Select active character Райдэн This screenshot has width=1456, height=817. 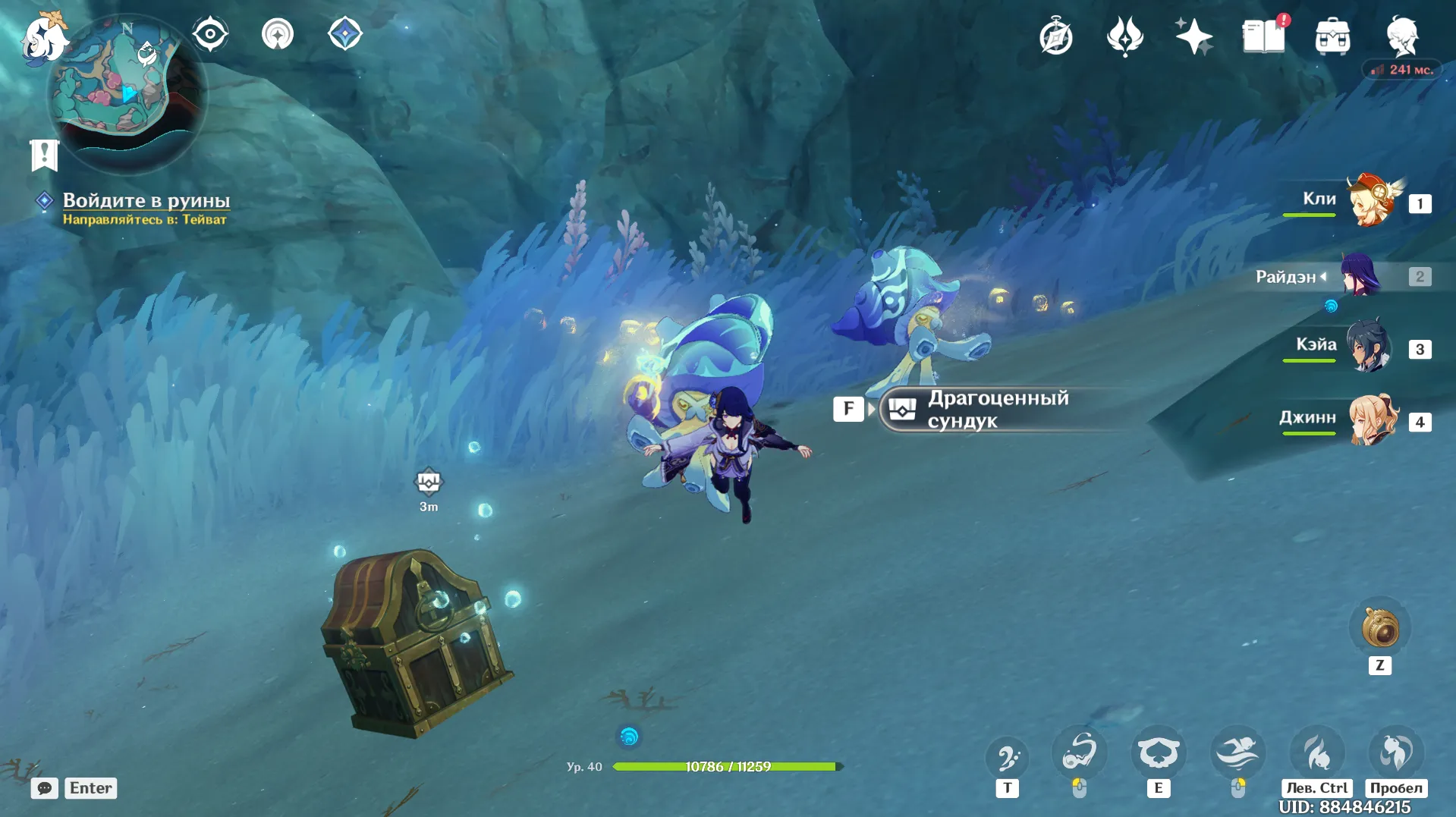point(1360,275)
